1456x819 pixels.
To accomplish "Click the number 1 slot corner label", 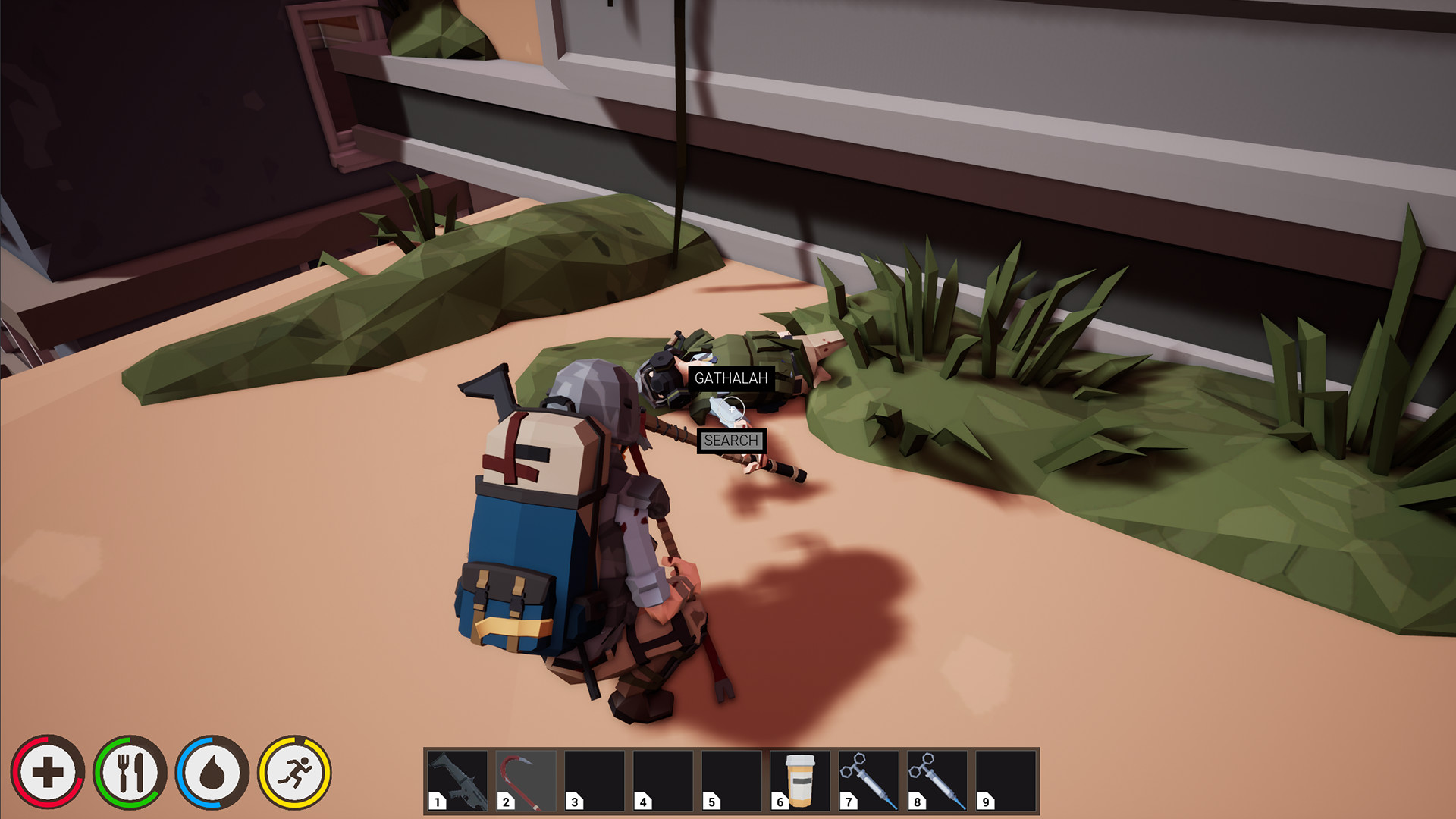I will (x=436, y=801).
